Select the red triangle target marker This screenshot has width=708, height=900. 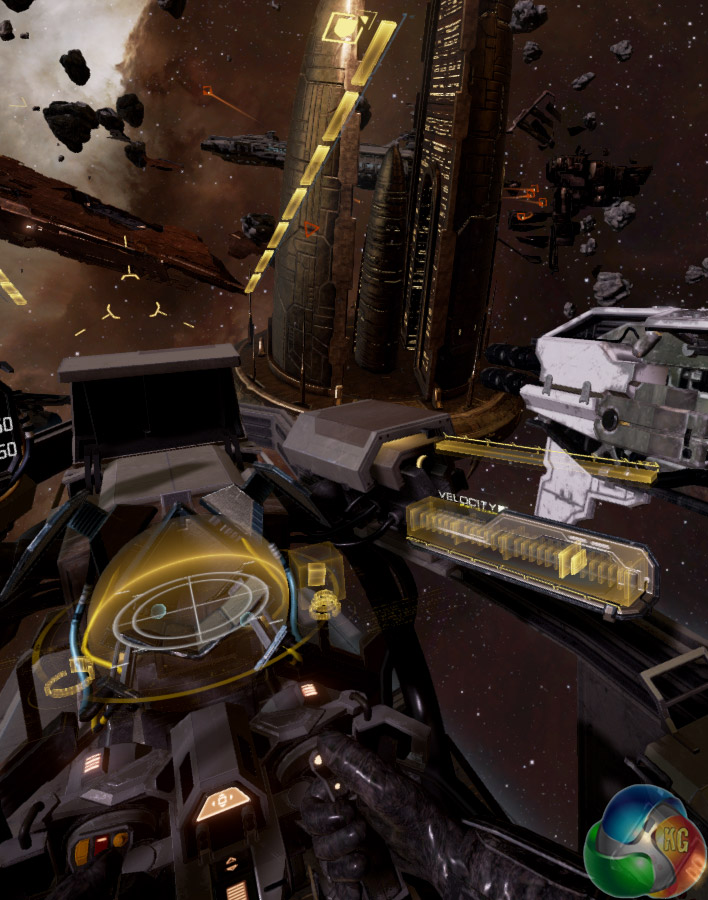311,229
